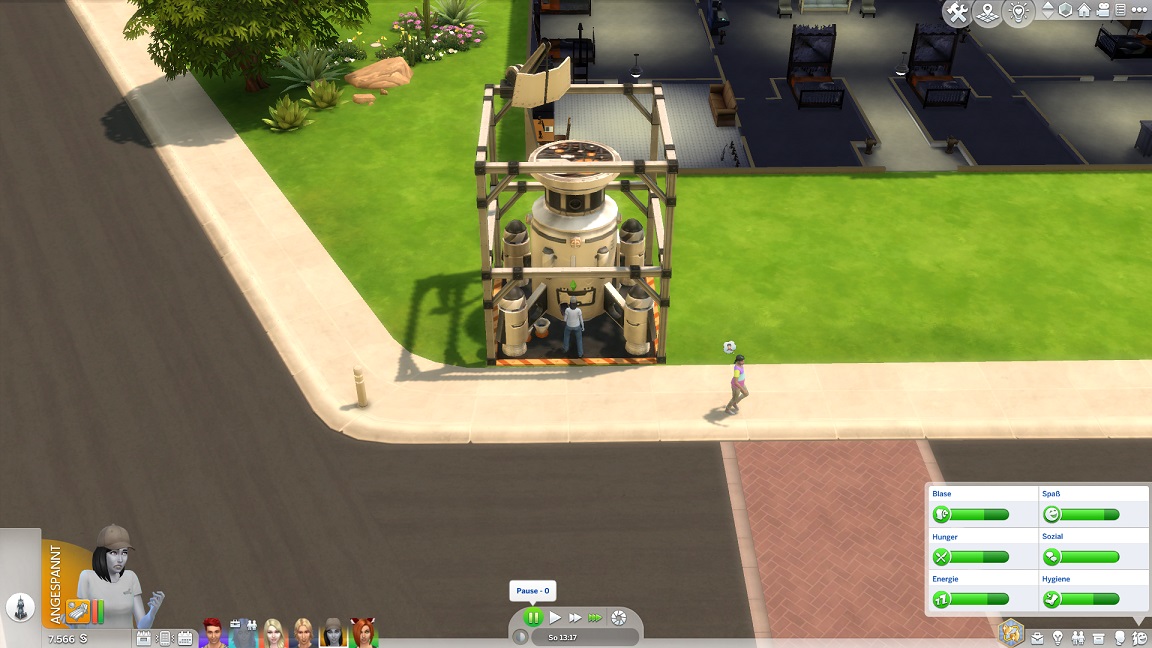
Task: Set game speed to normal play
Action: pos(555,618)
